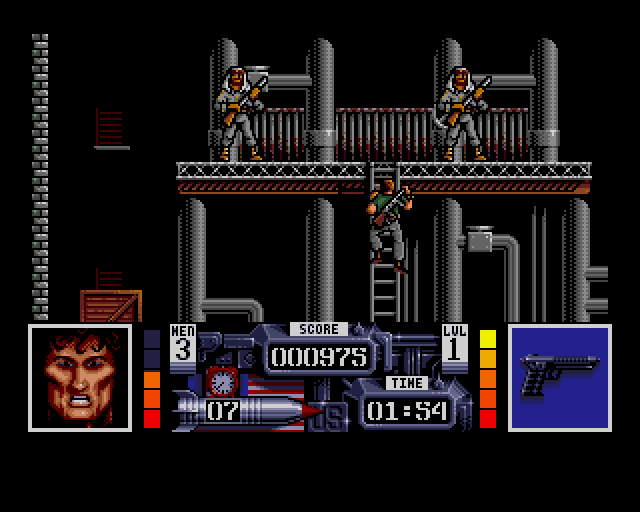The image size is (640, 512).
Task: Click the hero face portrait
Action: point(80,377)
